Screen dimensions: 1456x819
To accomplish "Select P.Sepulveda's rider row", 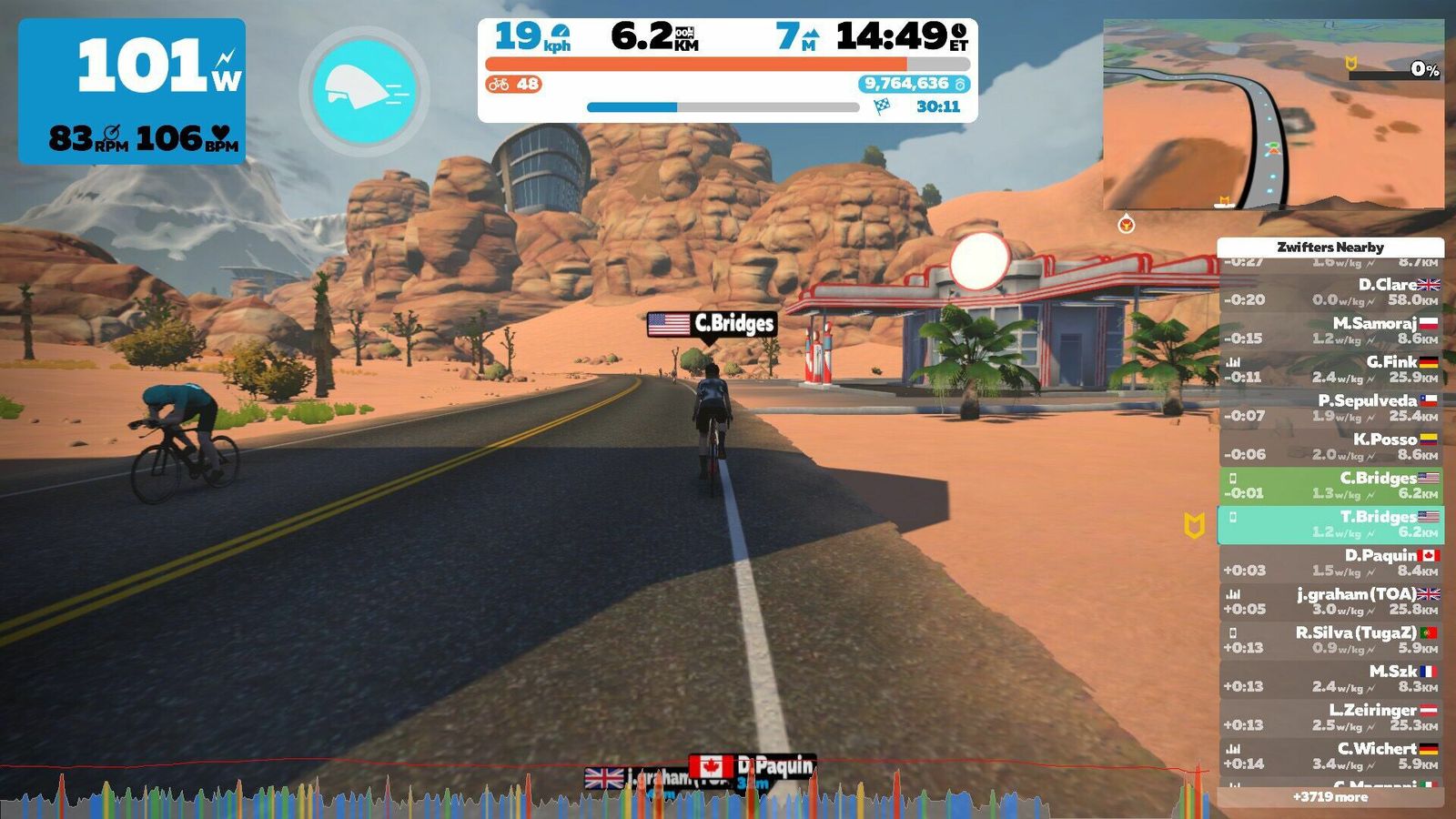I will tap(1330, 408).
